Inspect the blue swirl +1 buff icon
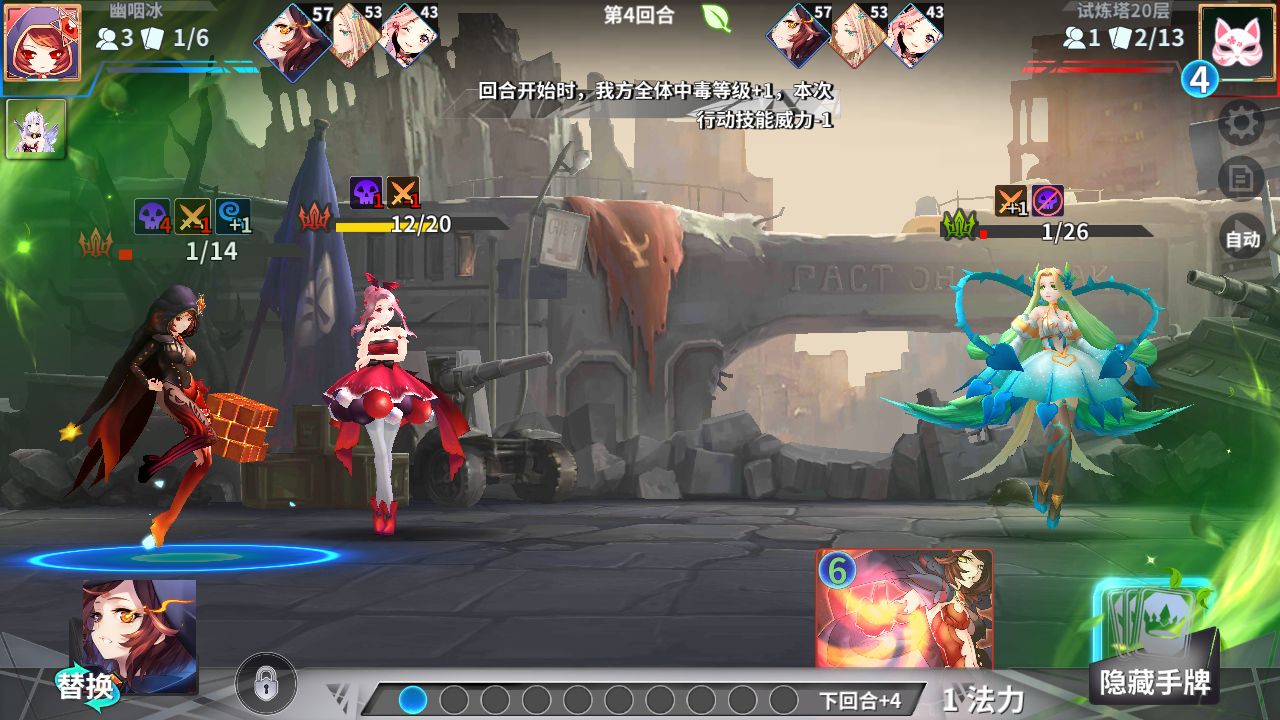1280x720 pixels. (x=233, y=217)
